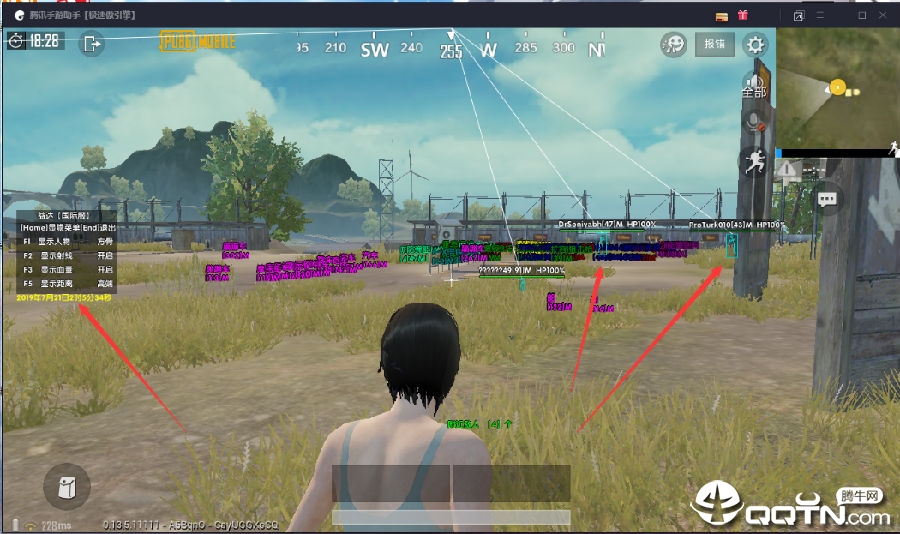The height and width of the screenshot is (534, 900).
Task: Toggle the 全部 speaker voice channel
Action: [x=754, y=86]
